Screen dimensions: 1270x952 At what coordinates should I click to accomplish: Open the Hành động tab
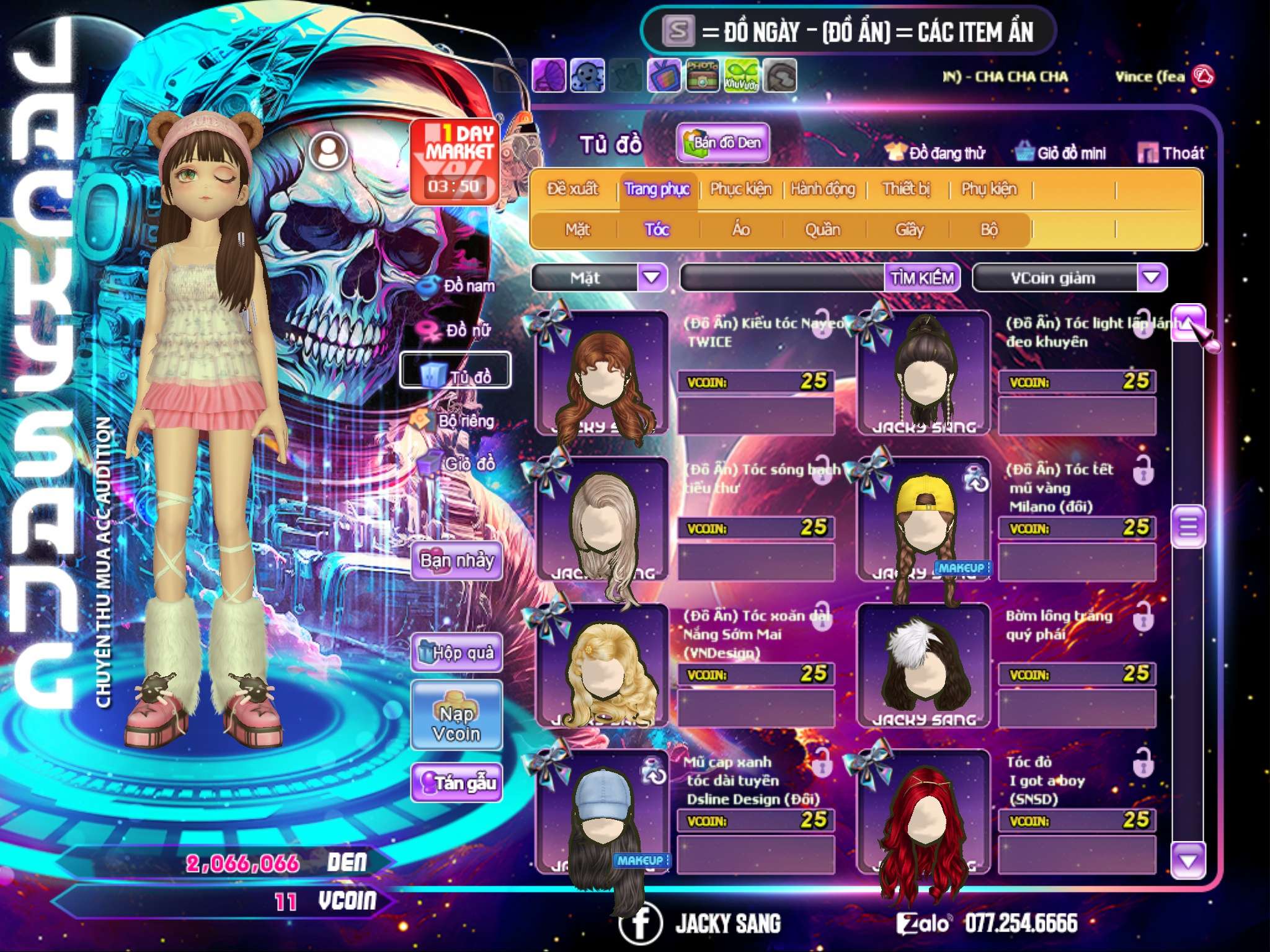click(x=822, y=189)
